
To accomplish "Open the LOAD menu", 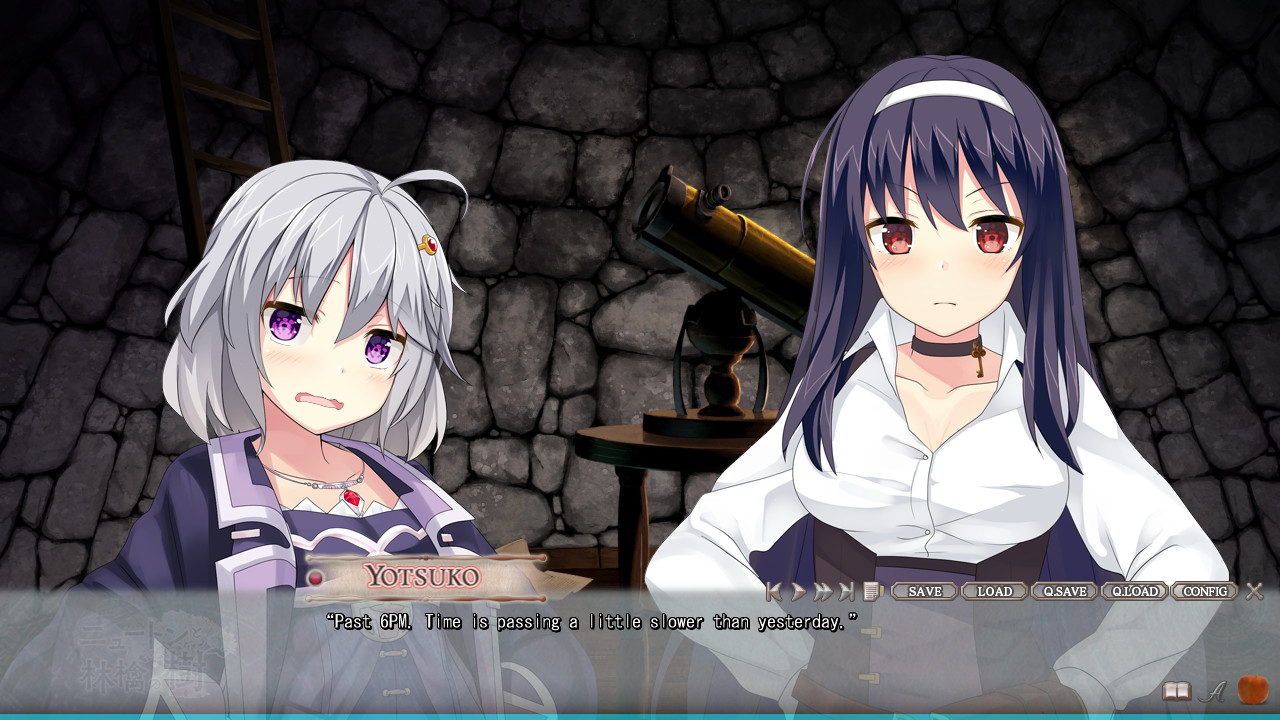I will coord(994,591).
